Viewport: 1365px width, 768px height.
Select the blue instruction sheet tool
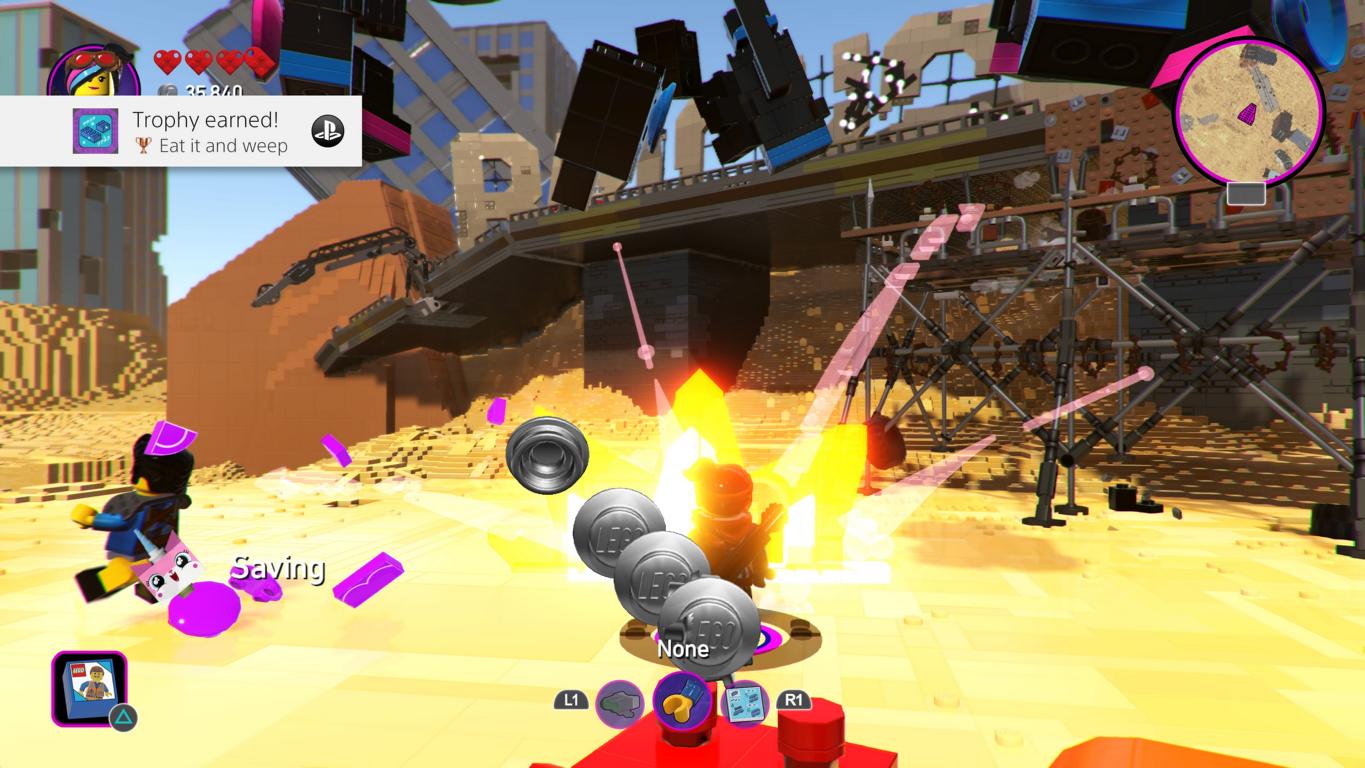(743, 704)
